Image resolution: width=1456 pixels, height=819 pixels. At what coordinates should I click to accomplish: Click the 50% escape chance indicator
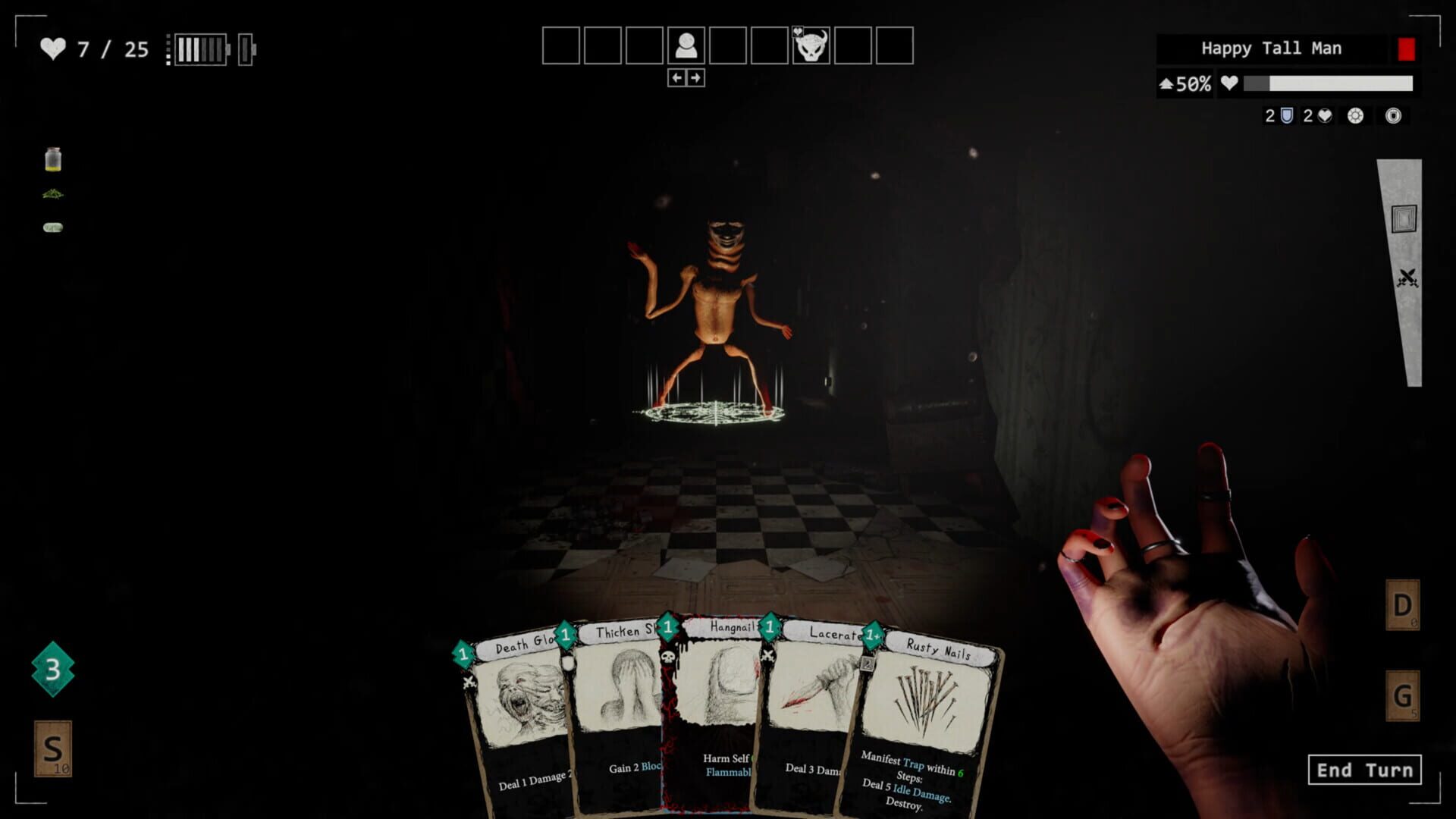tap(1185, 83)
